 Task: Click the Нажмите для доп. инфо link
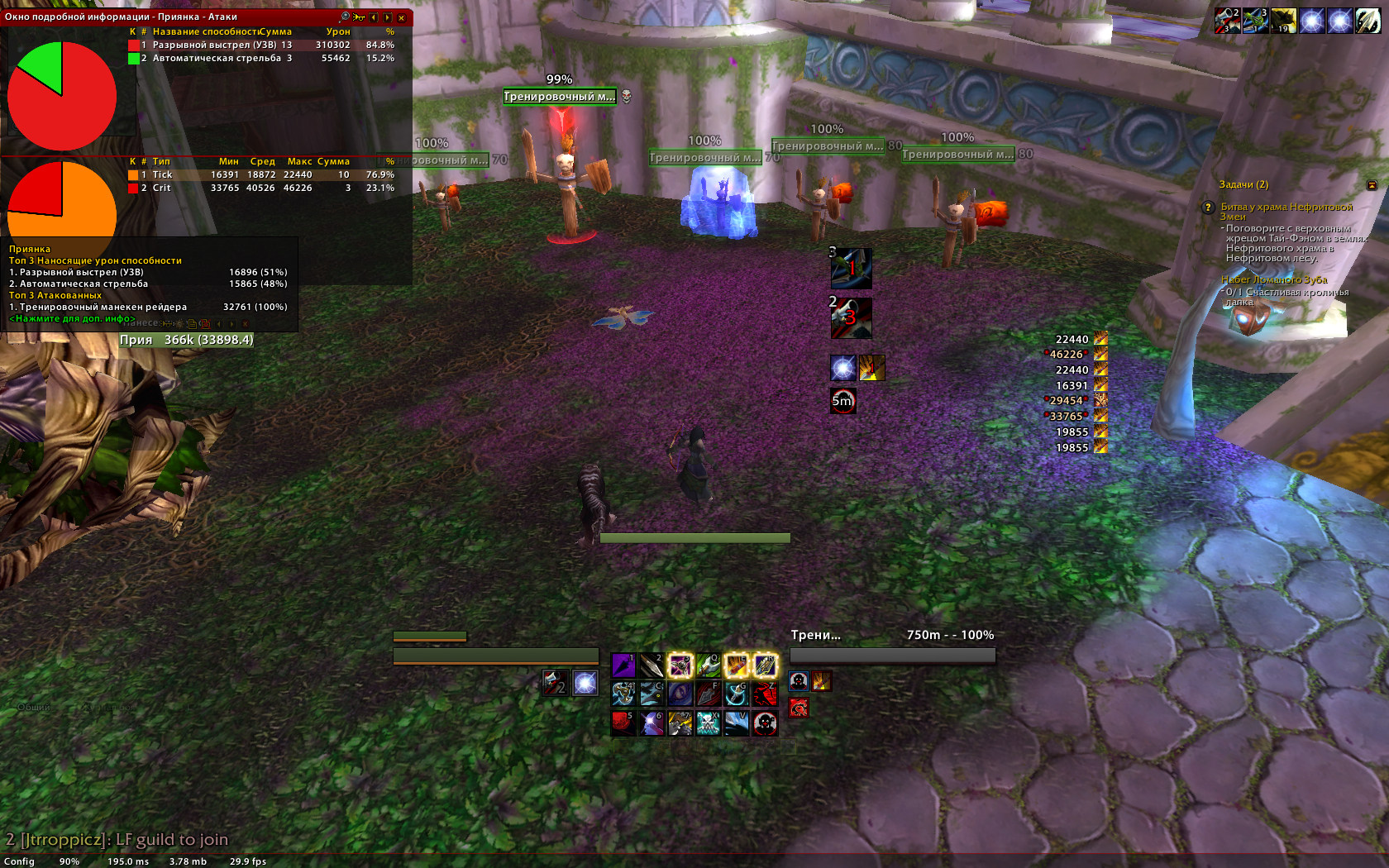(x=72, y=319)
